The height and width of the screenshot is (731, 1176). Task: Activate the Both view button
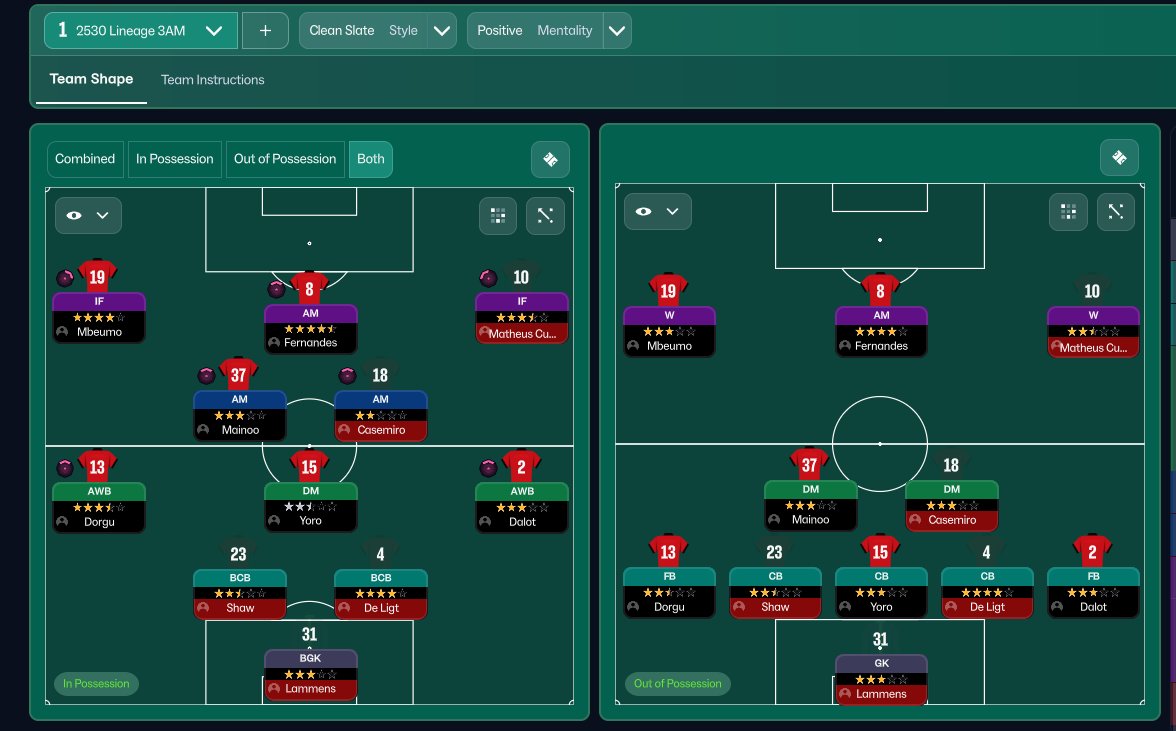point(370,159)
